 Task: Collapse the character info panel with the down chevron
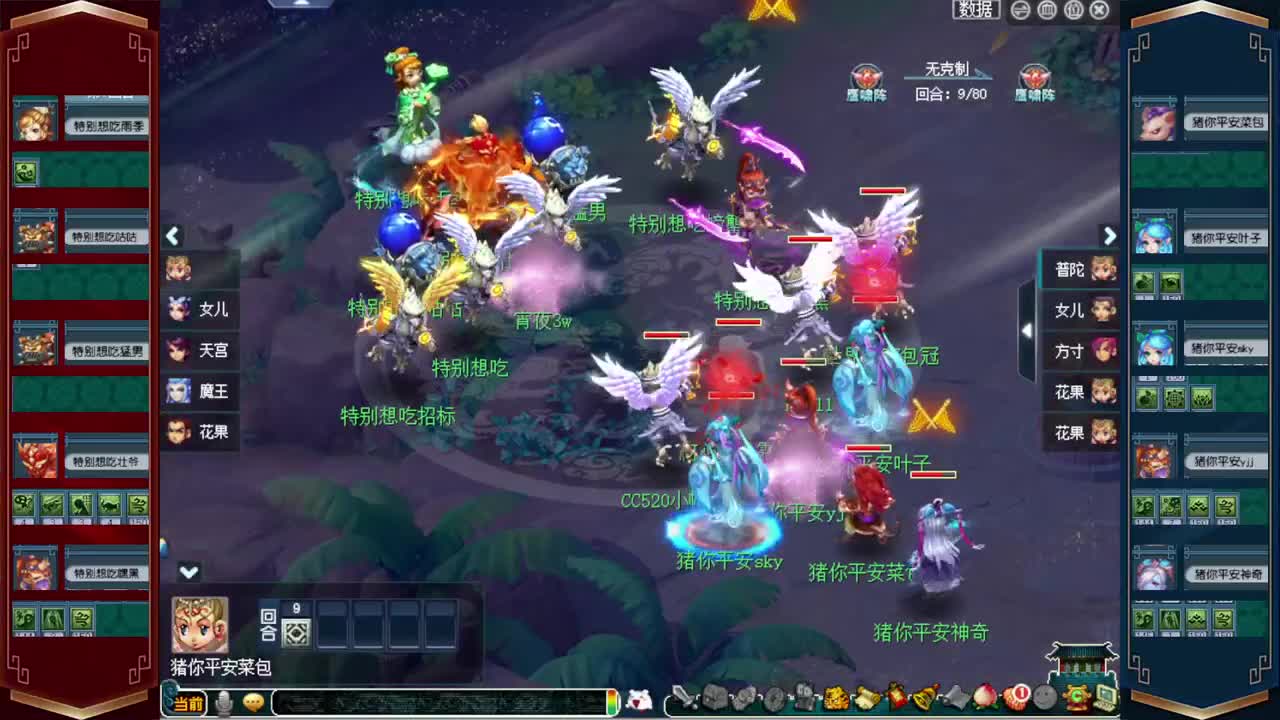tap(188, 572)
